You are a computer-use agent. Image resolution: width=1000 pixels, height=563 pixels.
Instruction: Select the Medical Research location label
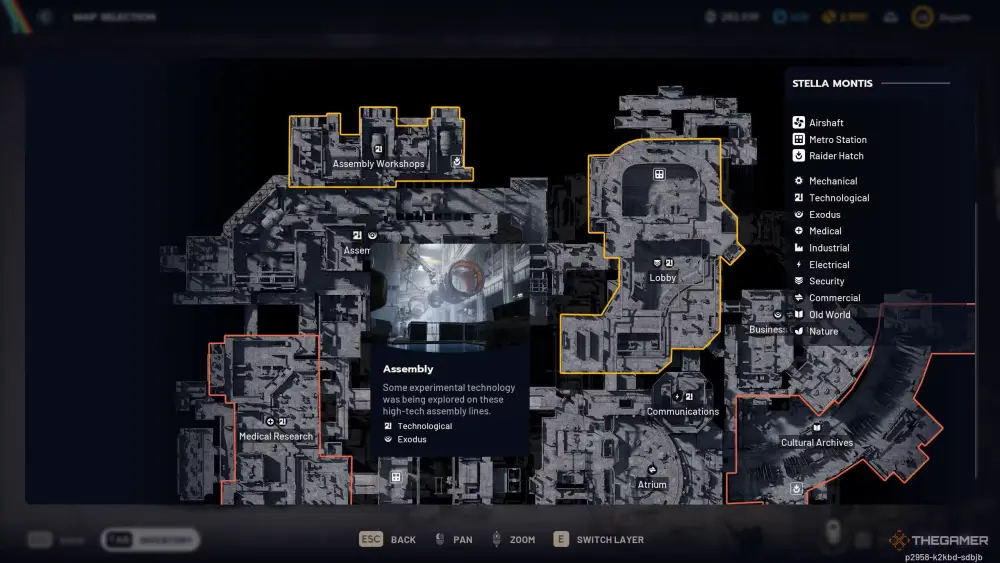click(x=276, y=436)
